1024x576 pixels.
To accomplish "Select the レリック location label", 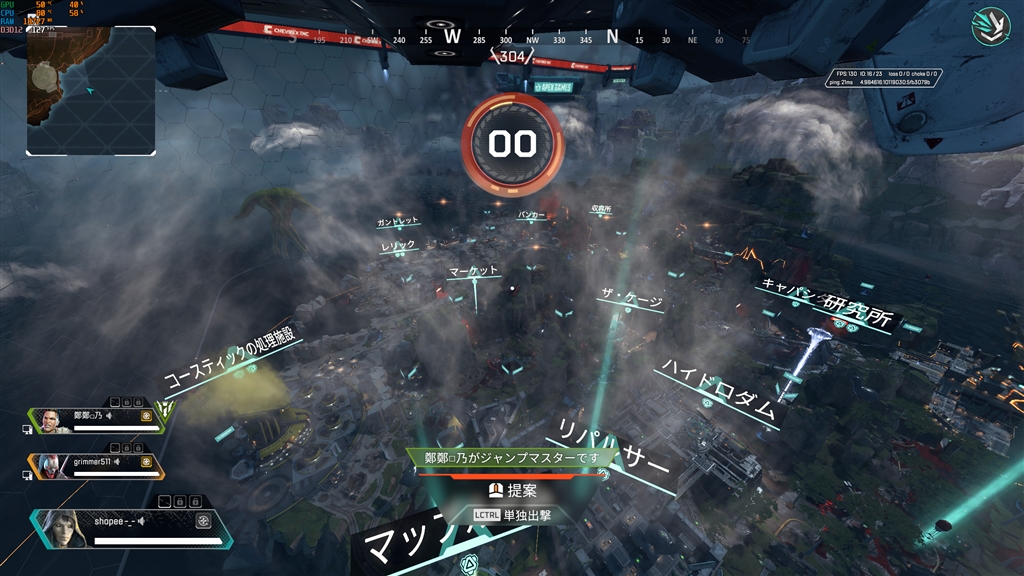I will 397,245.
